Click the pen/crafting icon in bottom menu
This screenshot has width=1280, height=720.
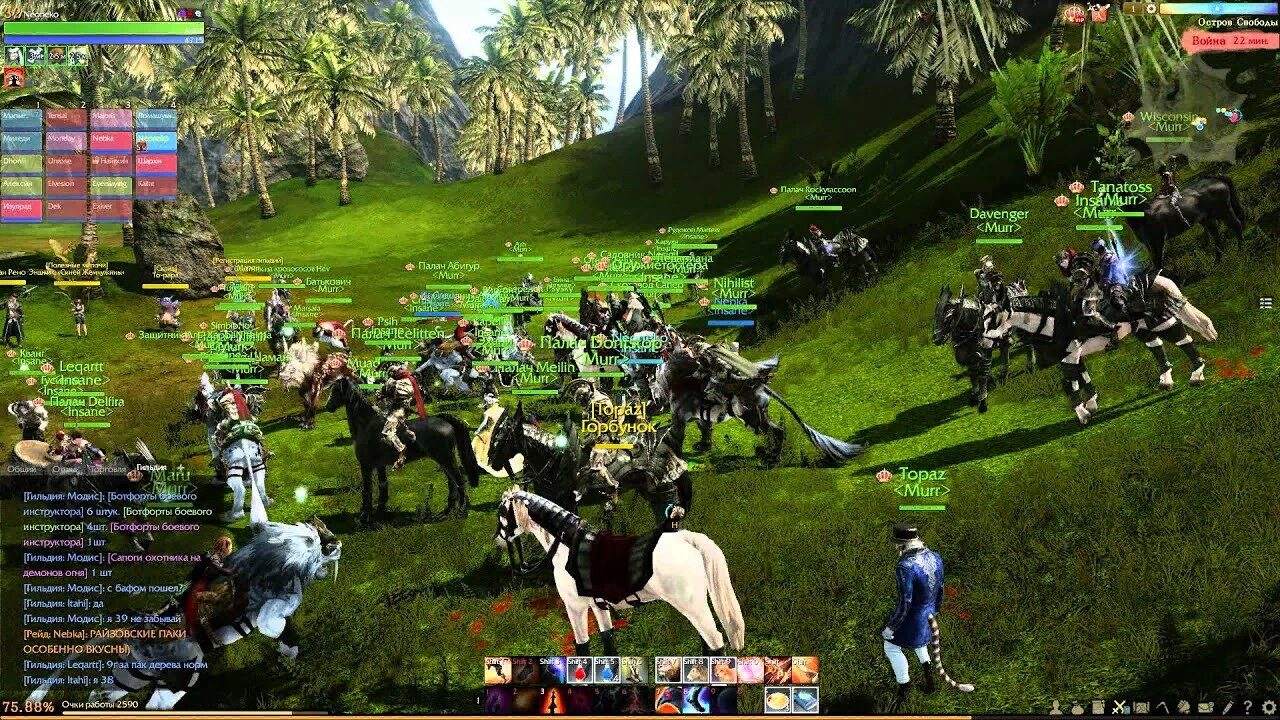[1228, 707]
